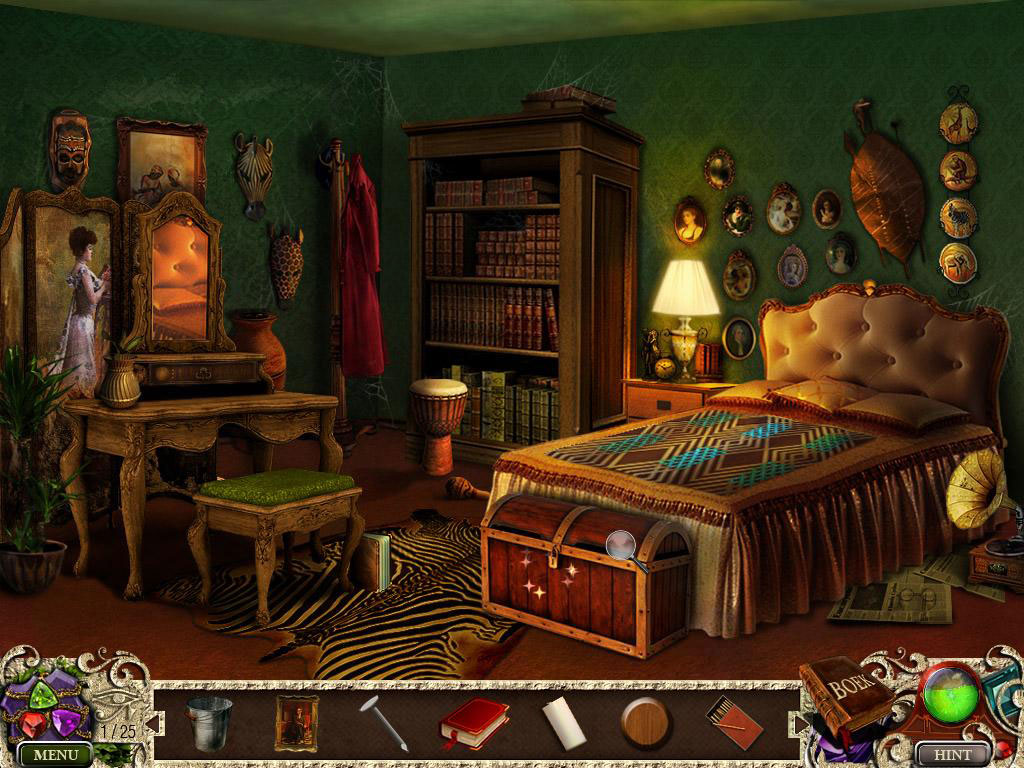Use the HINT button
1024x768 pixels.
coord(950,754)
